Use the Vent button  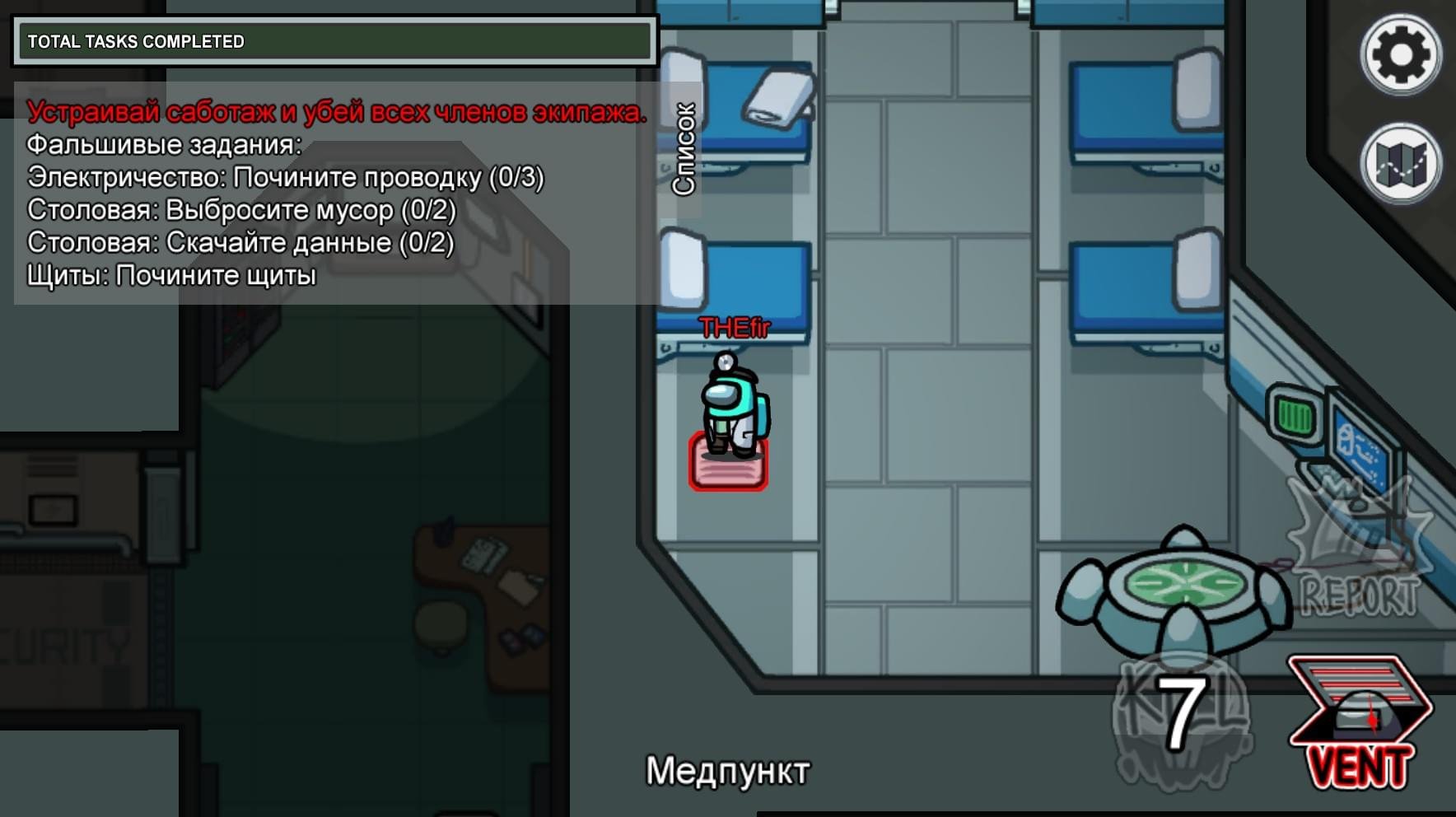pos(1360,722)
